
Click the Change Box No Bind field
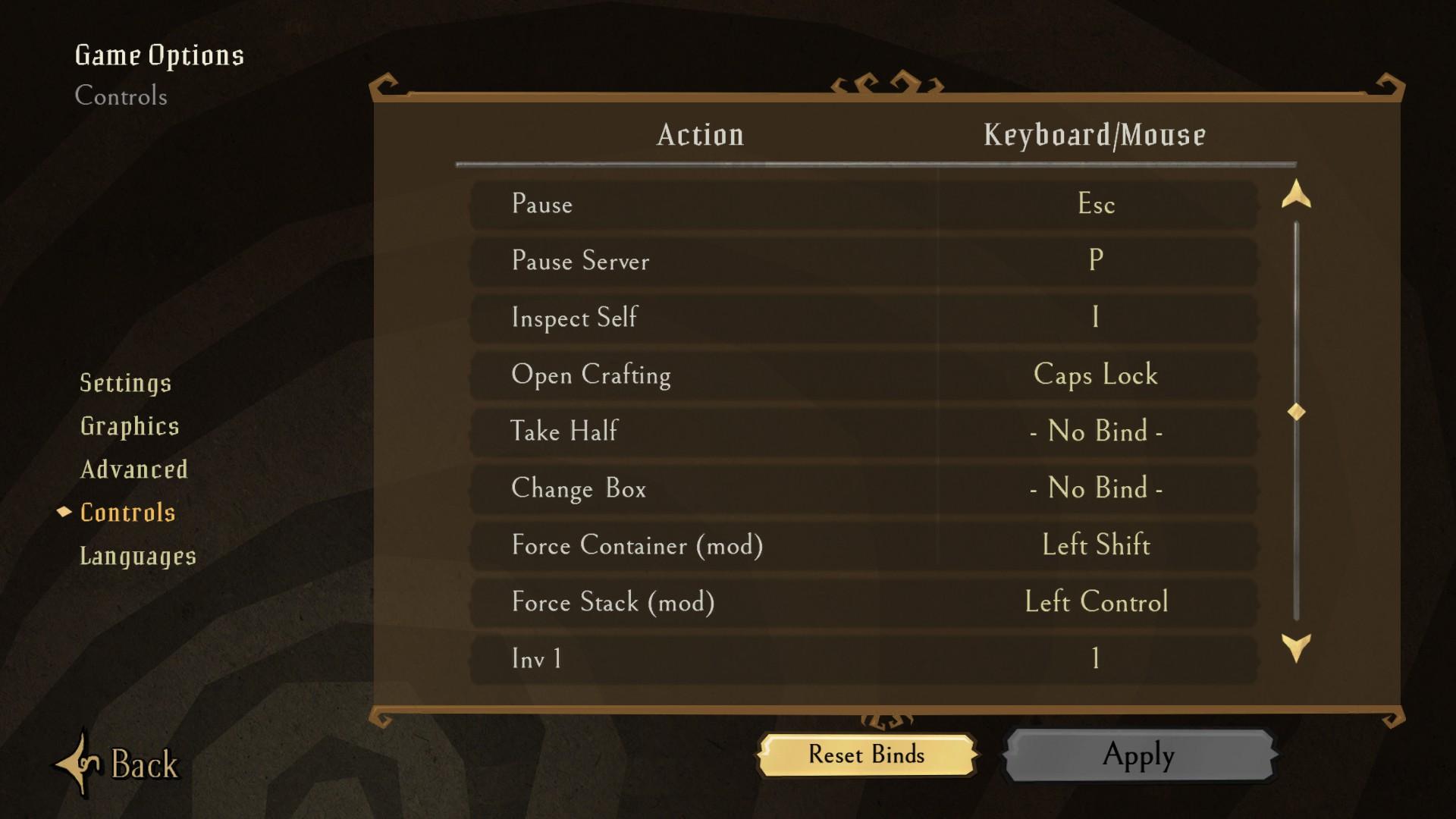coord(1095,488)
